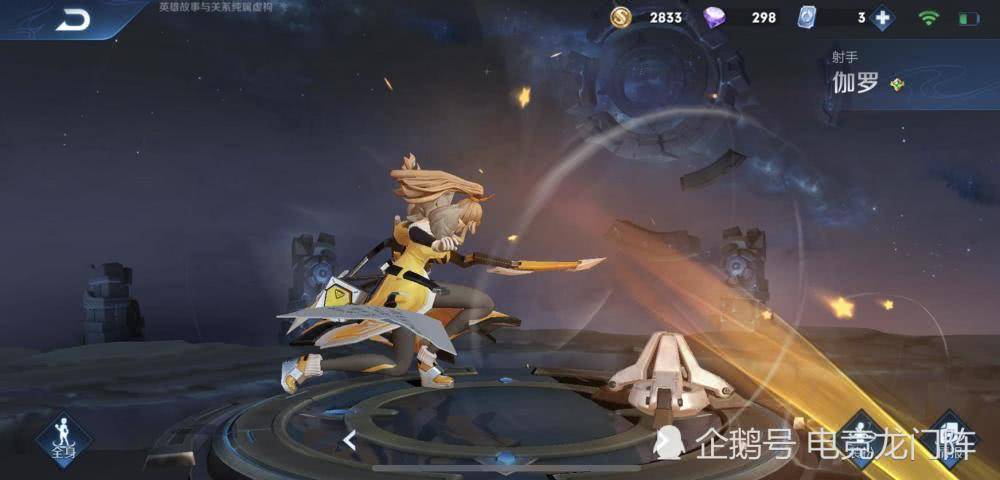The image size is (1000, 480).
Task: Open the badge icon beside 伽罗's name
Action: (x=897, y=84)
